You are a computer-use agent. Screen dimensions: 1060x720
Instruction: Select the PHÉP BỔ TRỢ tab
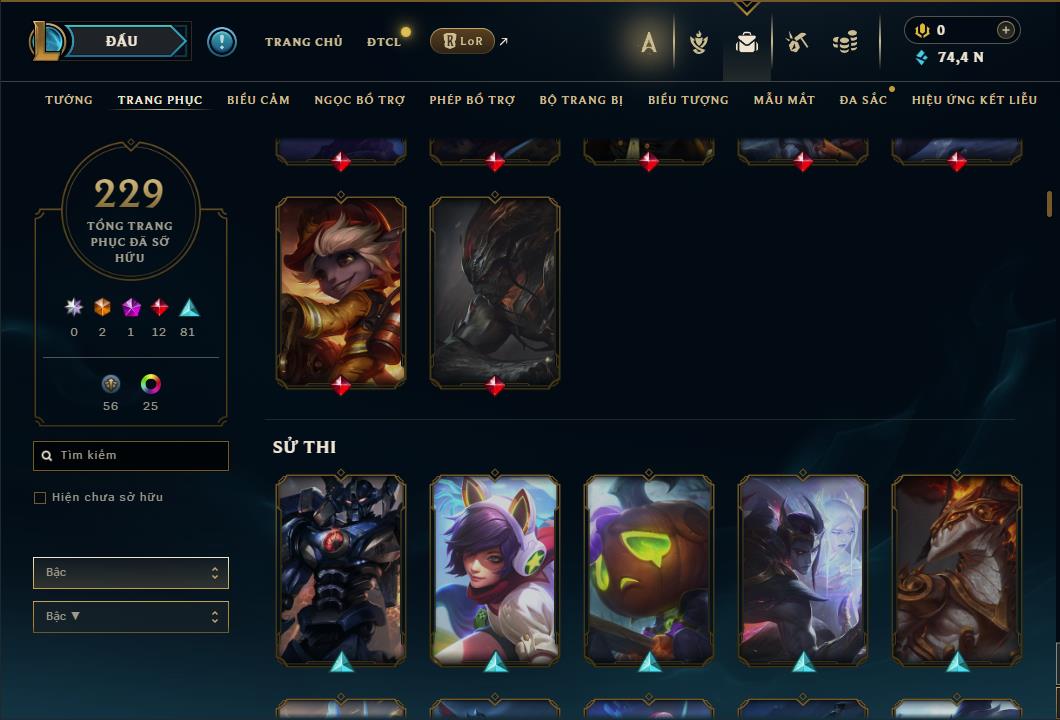coord(472,100)
